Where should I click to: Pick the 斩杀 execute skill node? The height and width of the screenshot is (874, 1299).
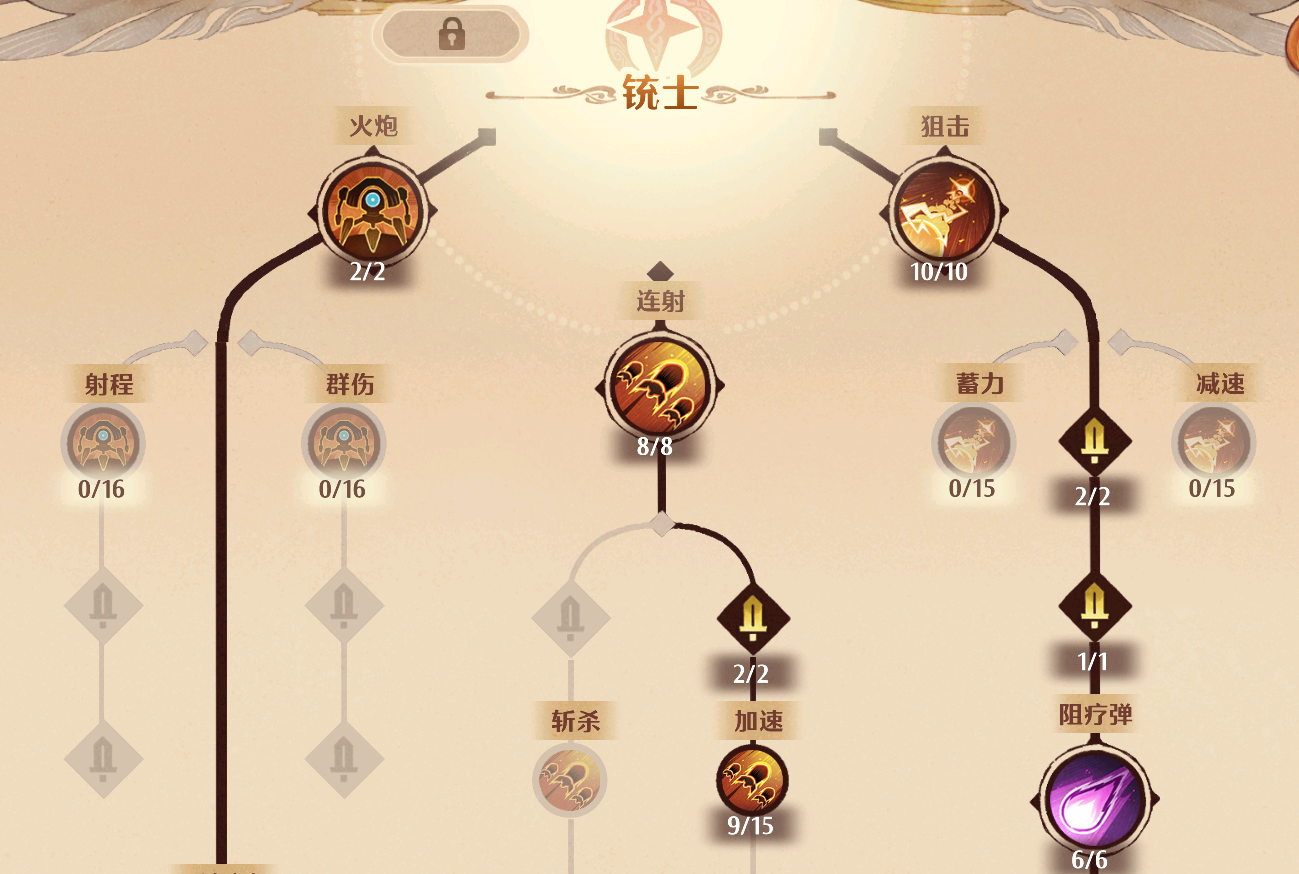click(570, 779)
